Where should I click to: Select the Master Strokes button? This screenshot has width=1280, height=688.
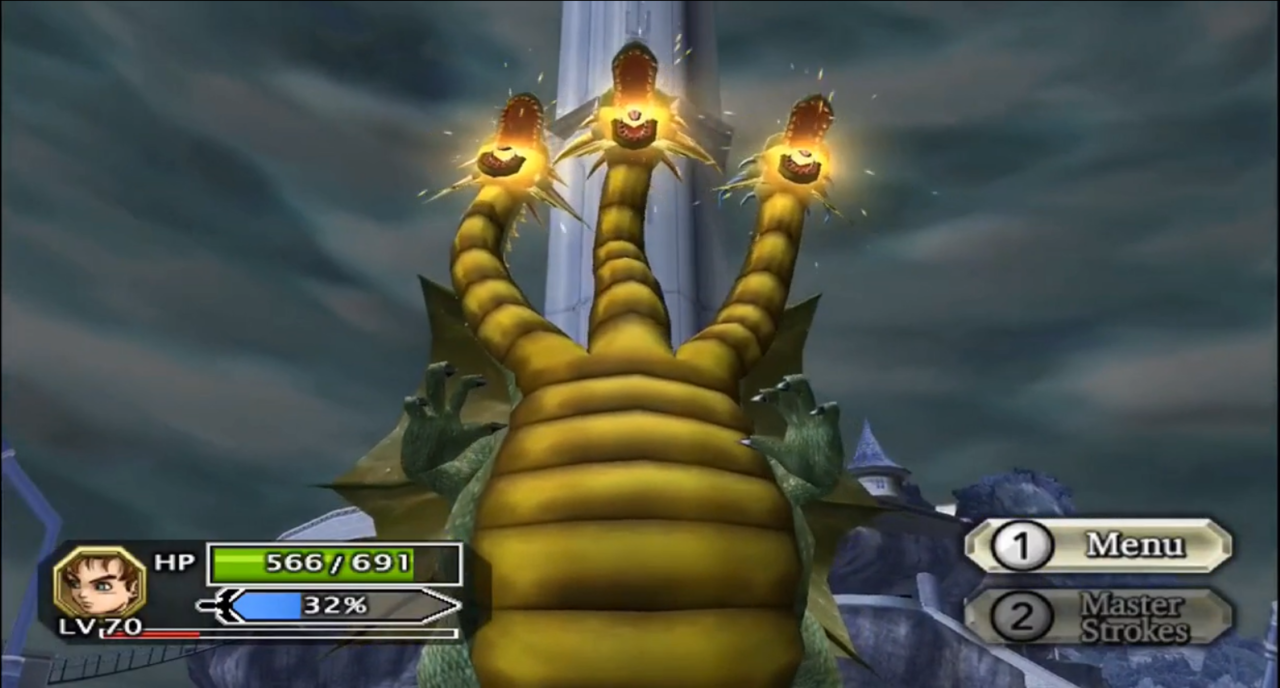point(1098,617)
